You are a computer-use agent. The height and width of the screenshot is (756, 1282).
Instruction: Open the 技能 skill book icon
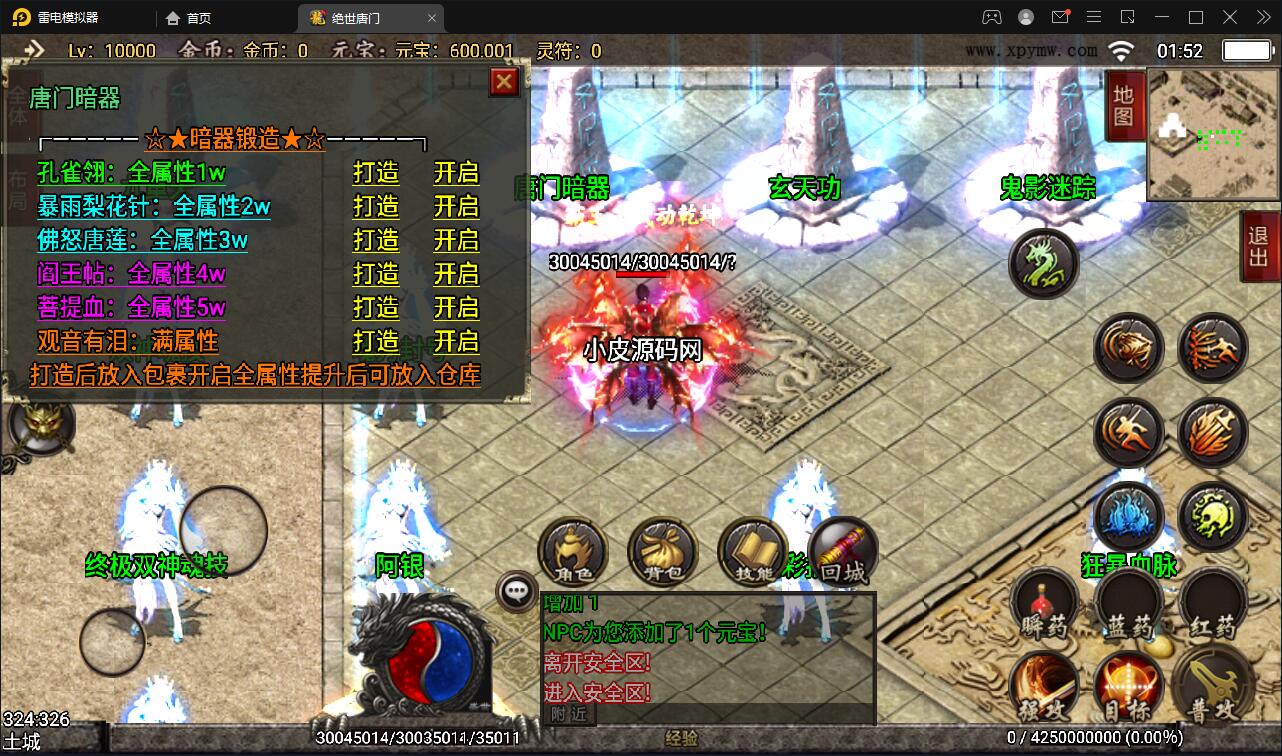[x=752, y=551]
